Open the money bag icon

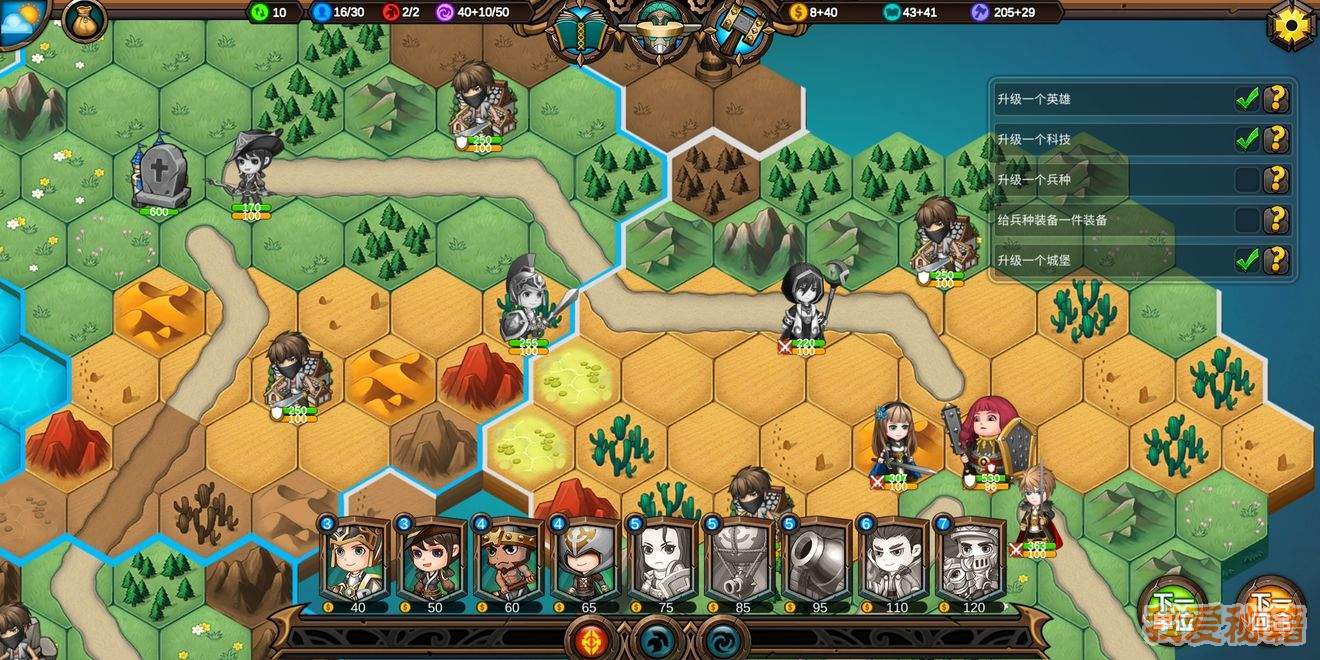tap(84, 20)
